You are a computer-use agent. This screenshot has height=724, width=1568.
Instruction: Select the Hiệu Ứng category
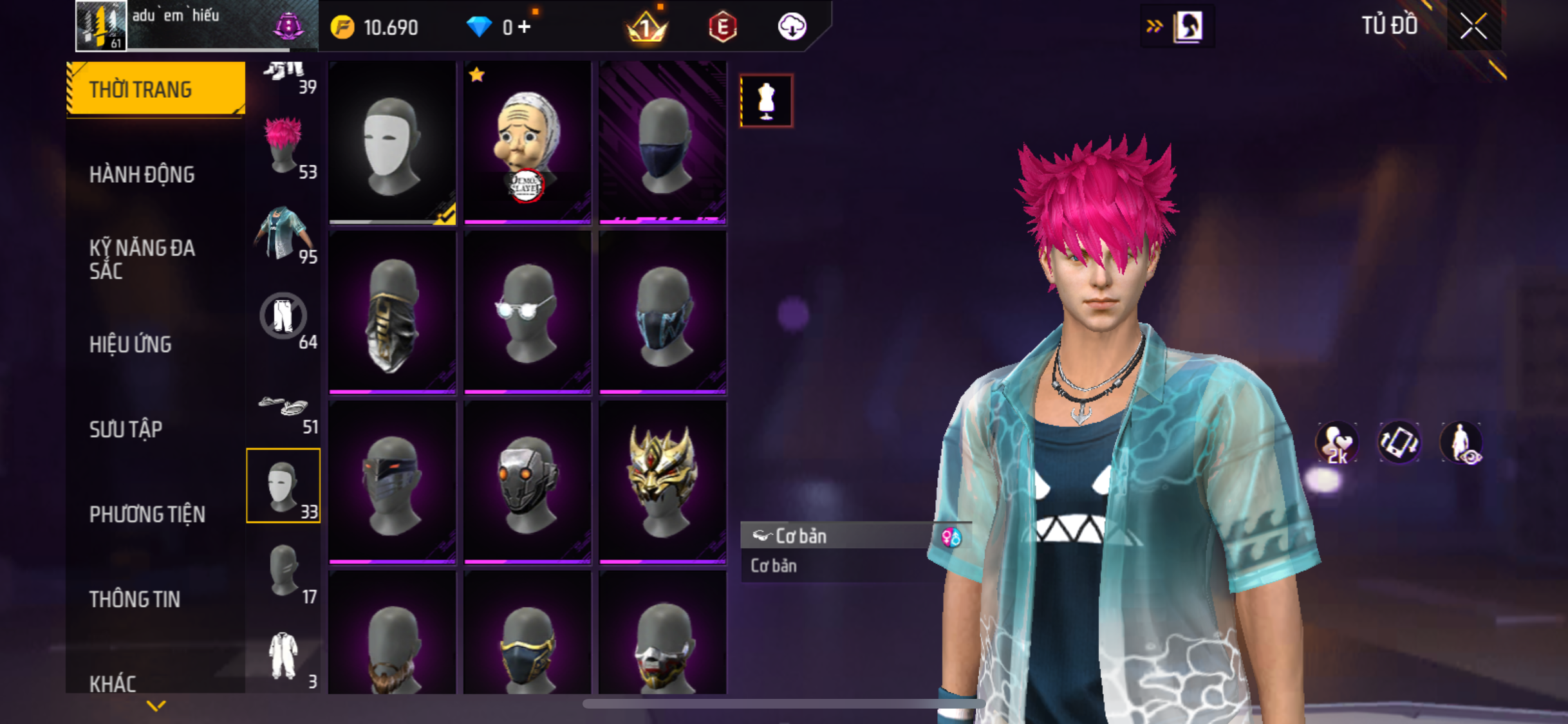coord(131,344)
